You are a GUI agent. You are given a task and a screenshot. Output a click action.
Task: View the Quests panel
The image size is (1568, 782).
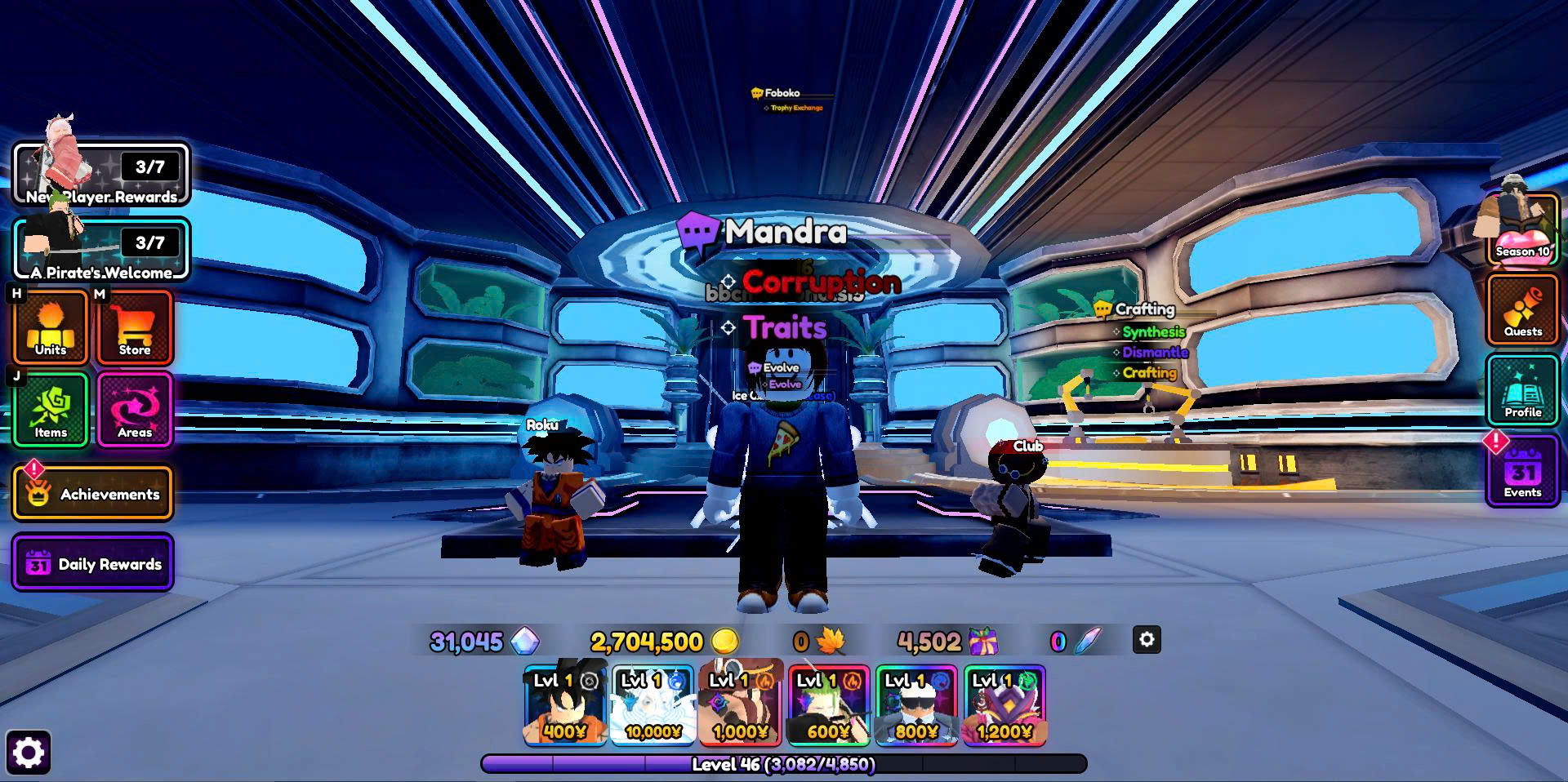coord(1523,310)
